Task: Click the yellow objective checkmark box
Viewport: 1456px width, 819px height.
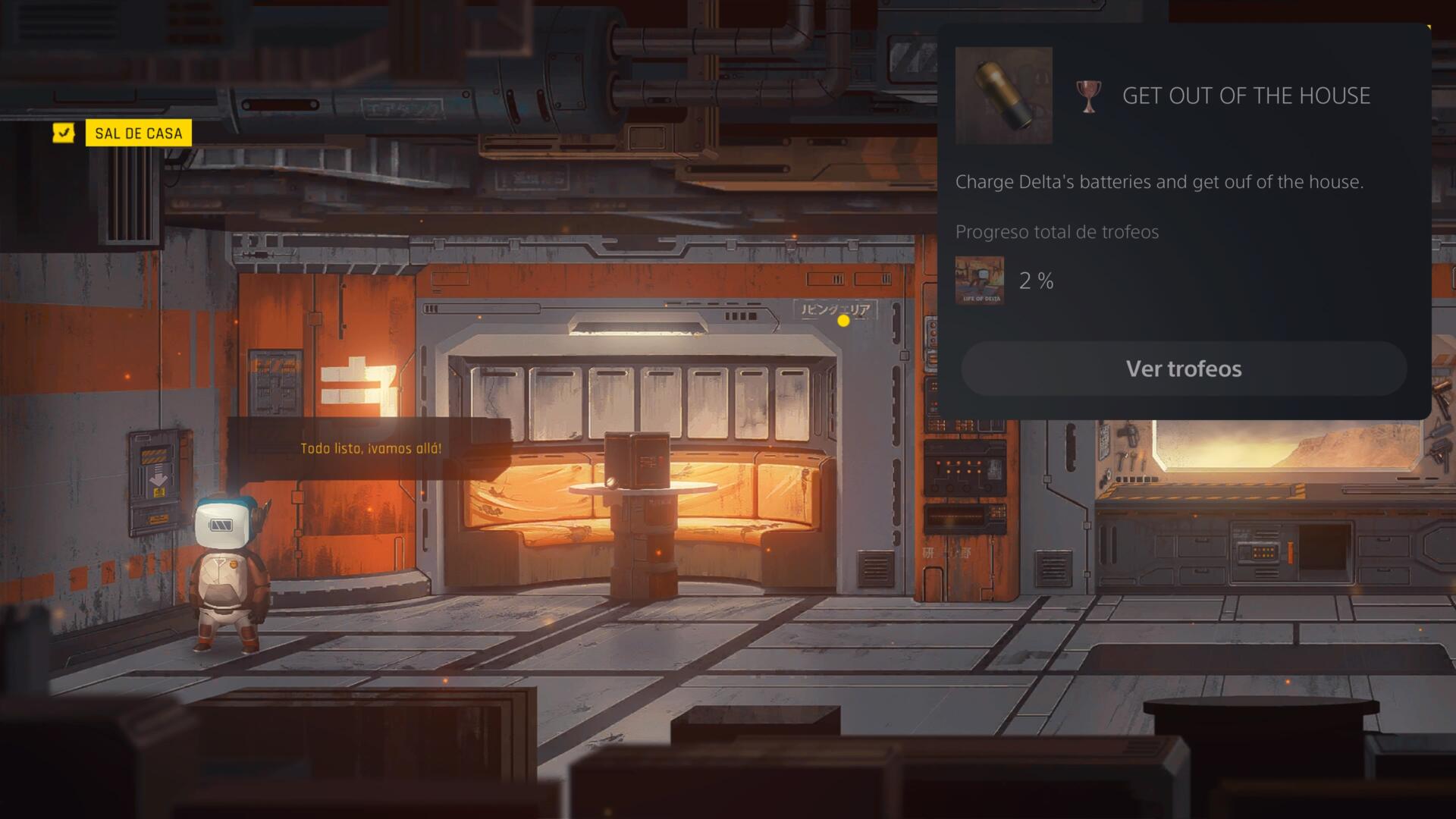Action: (64, 133)
